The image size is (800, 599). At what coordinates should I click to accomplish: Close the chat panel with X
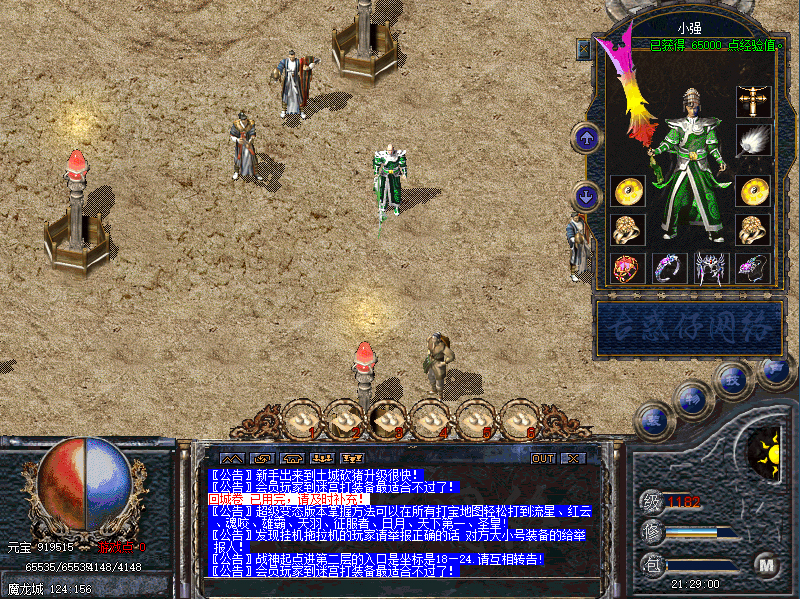click(x=572, y=458)
